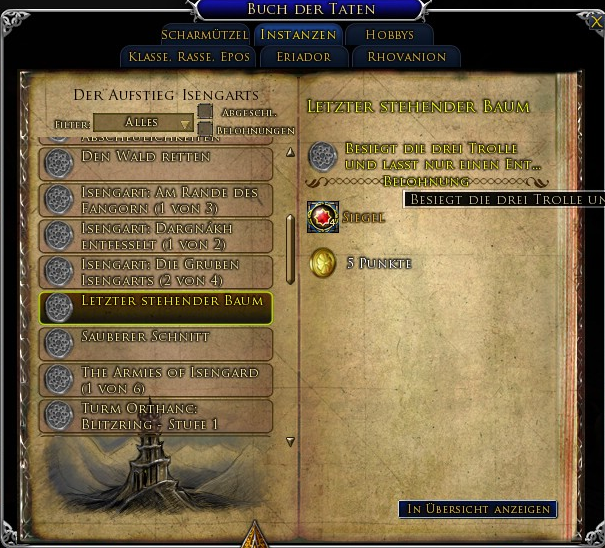Image resolution: width=605 pixels, height=548 pixels.
Task: Open the Alles filter dropdown
Action: tap(143, 123)
